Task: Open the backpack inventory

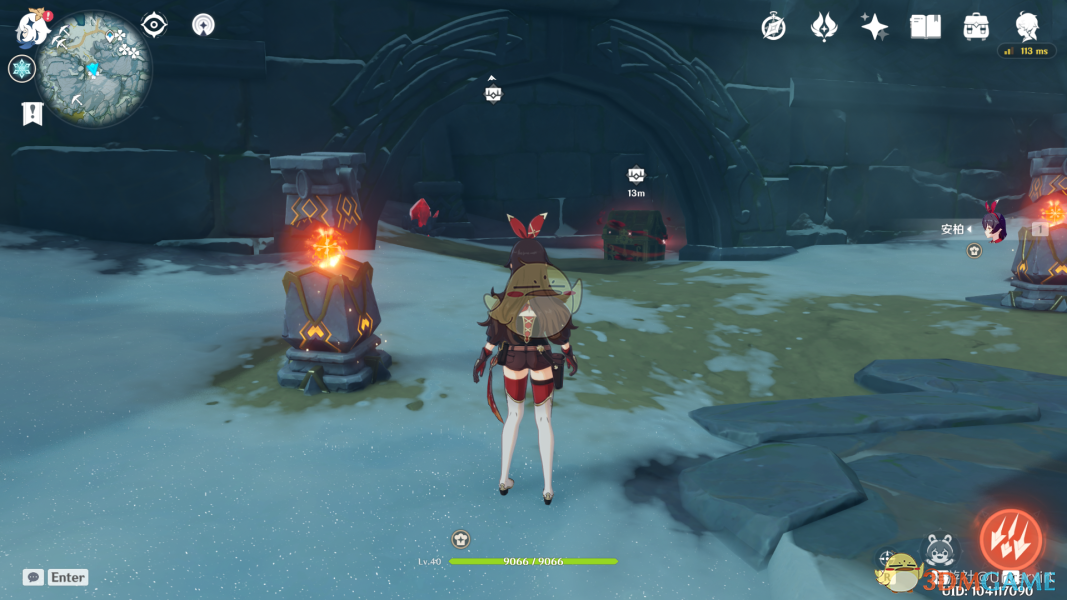Action: tap(976, 27)
